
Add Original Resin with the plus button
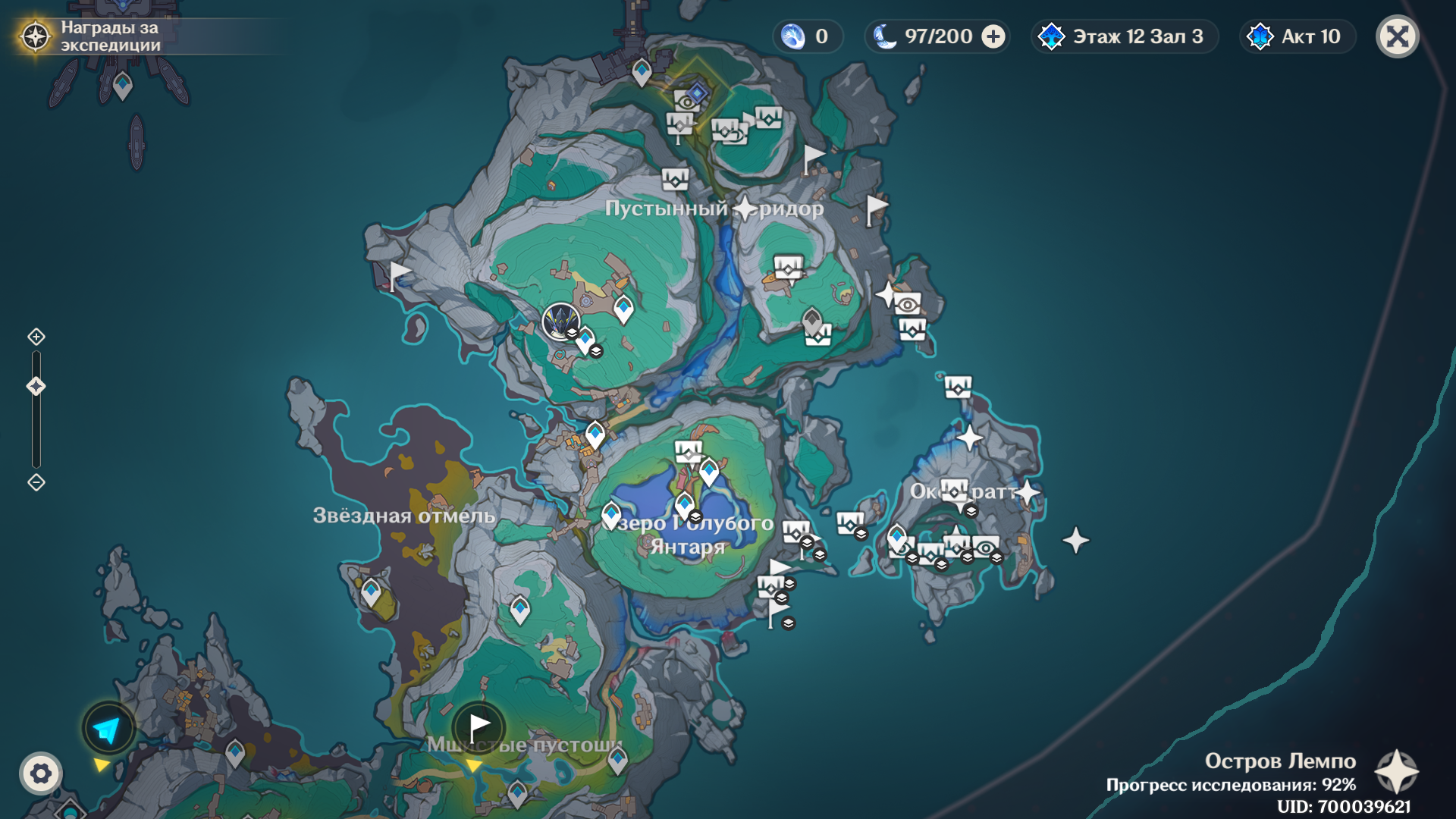[x=993, y=36]
